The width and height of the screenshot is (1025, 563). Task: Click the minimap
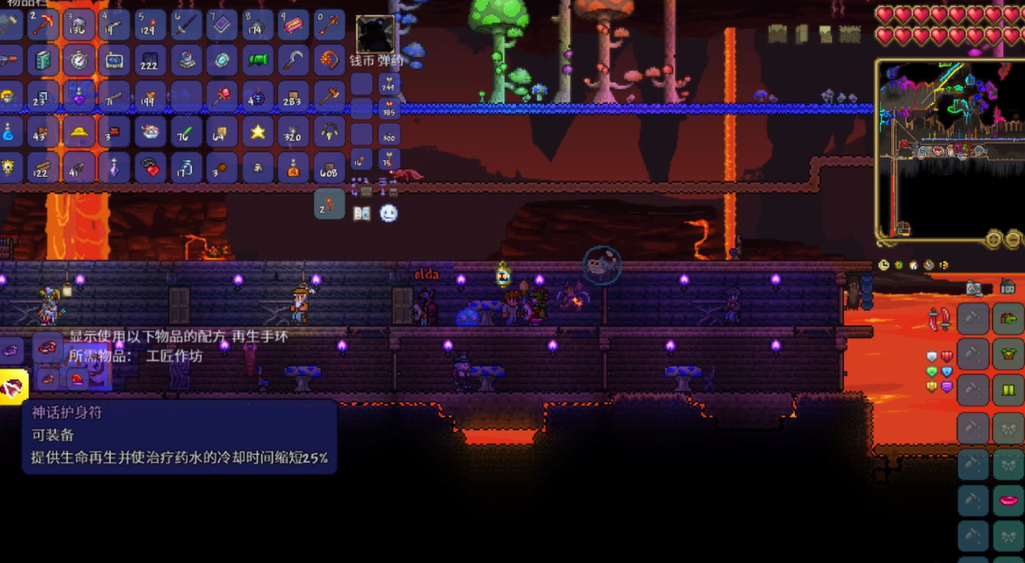(948, 150)
